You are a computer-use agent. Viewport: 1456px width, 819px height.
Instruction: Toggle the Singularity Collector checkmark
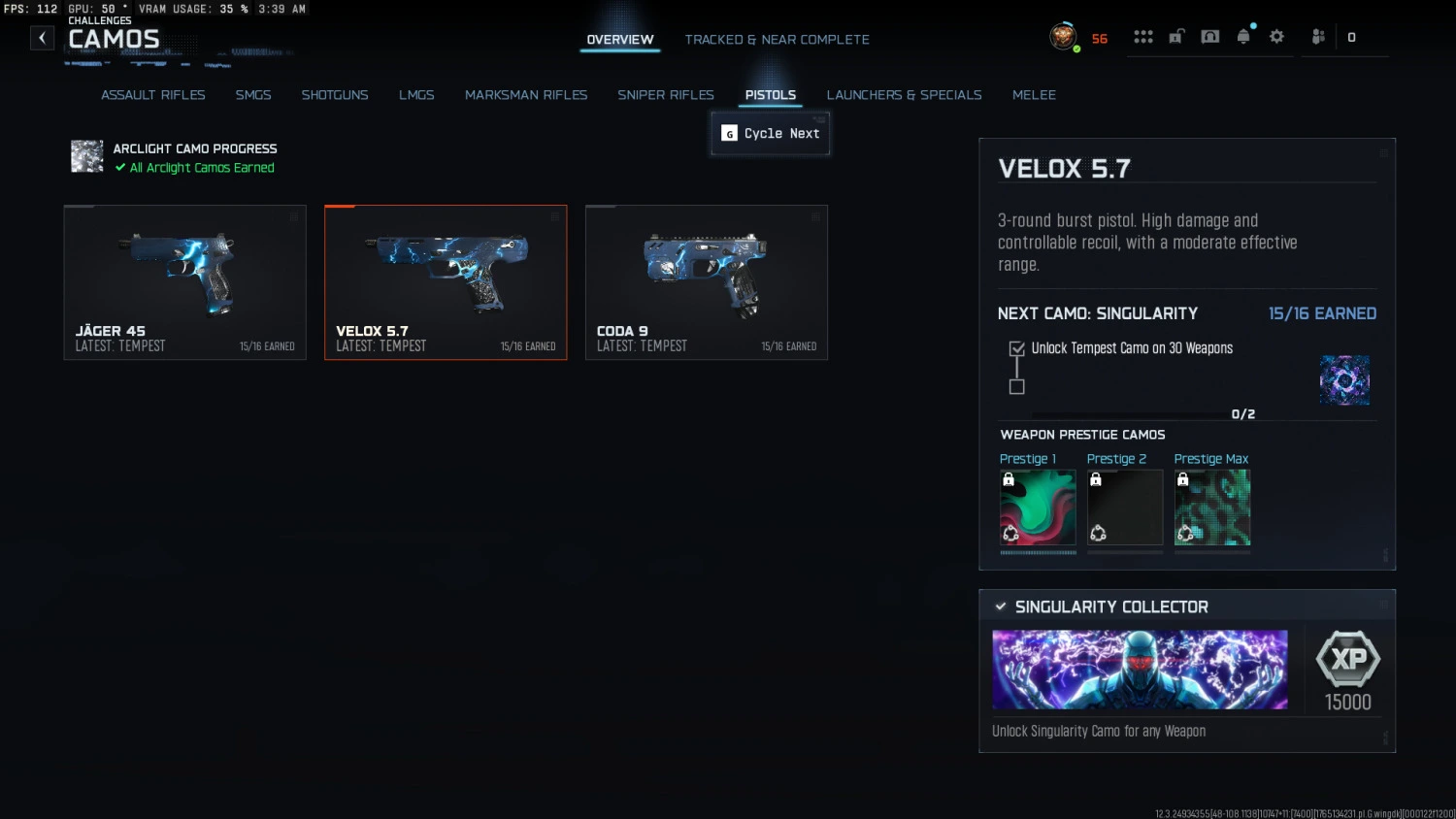[1001, 606]
